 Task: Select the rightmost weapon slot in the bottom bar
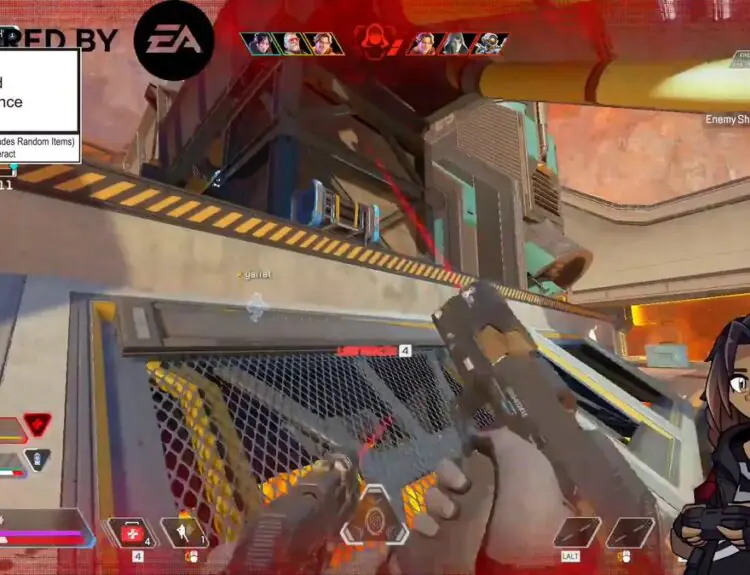(x=630, y=533)
